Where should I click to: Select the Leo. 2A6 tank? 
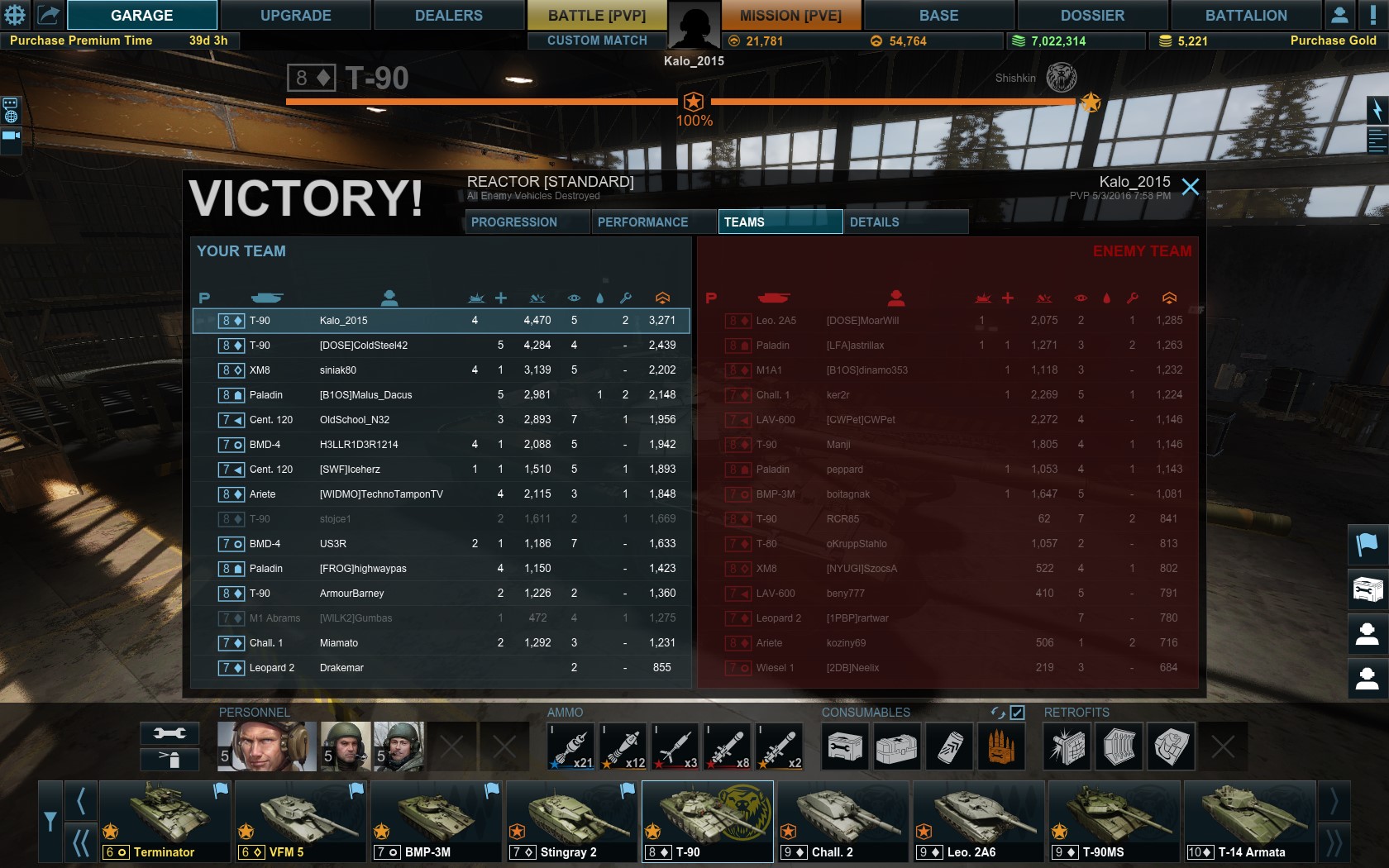point(978,821)
